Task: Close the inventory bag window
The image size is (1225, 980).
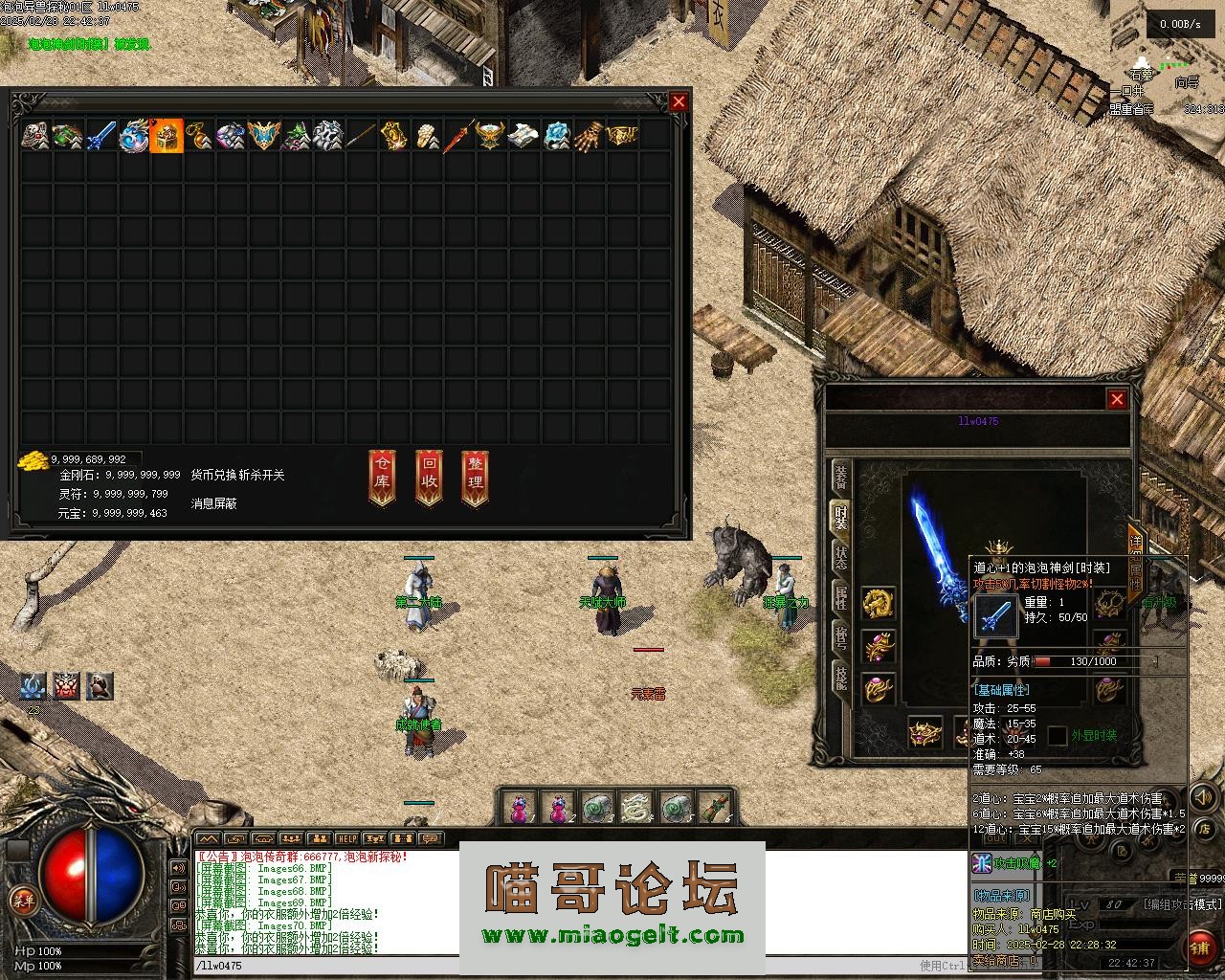Action: (679, 102)
